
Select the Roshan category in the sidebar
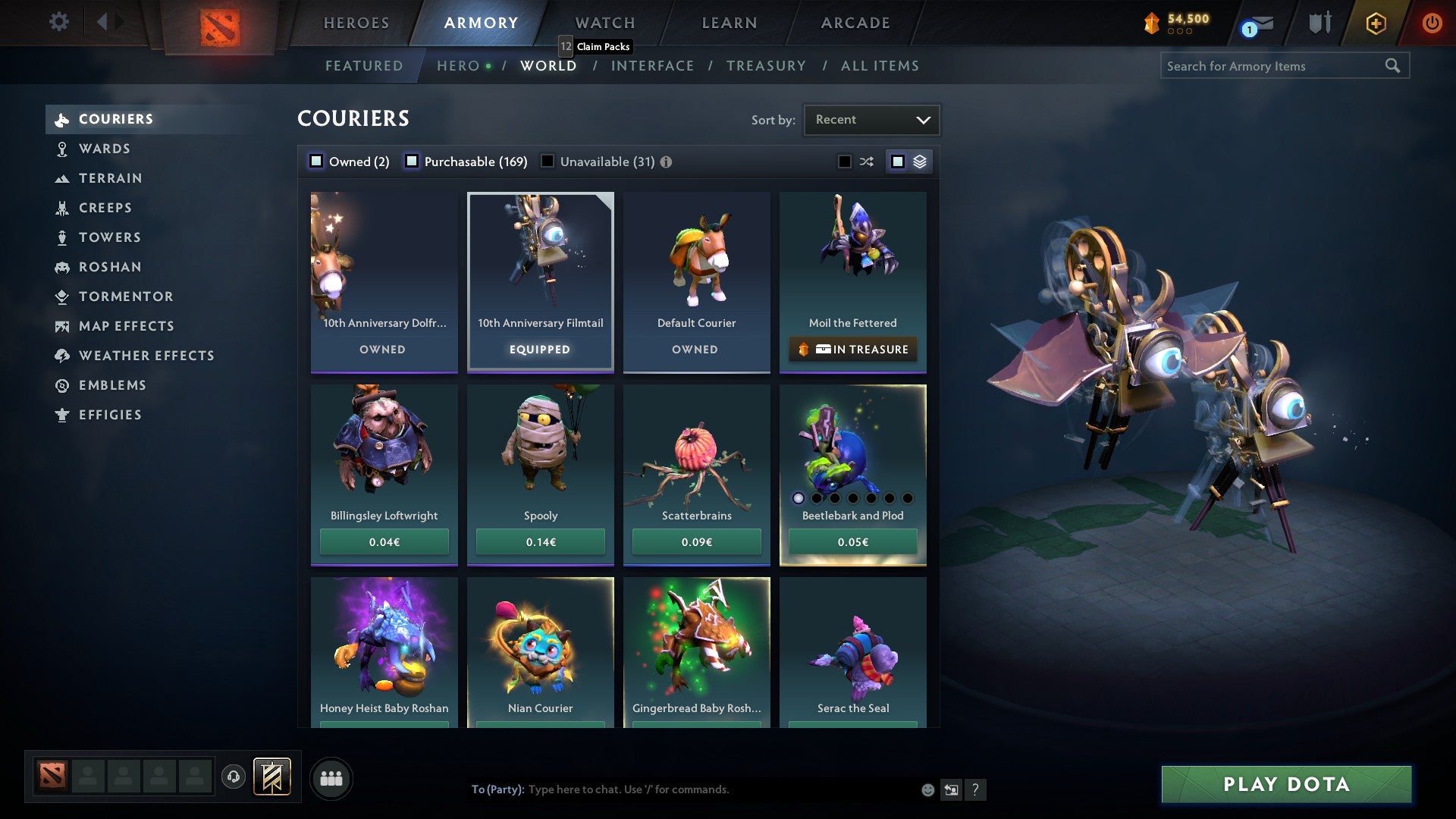coord(111,267)
